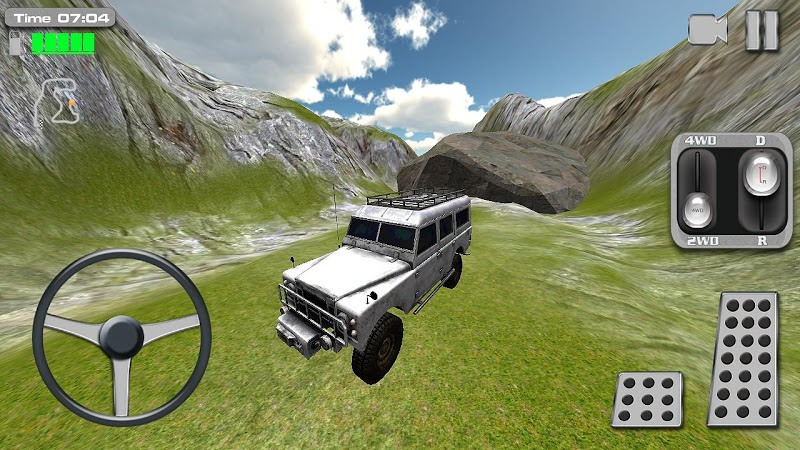
Task: Tap the camera view switch icon
Action: click(707, 30)
